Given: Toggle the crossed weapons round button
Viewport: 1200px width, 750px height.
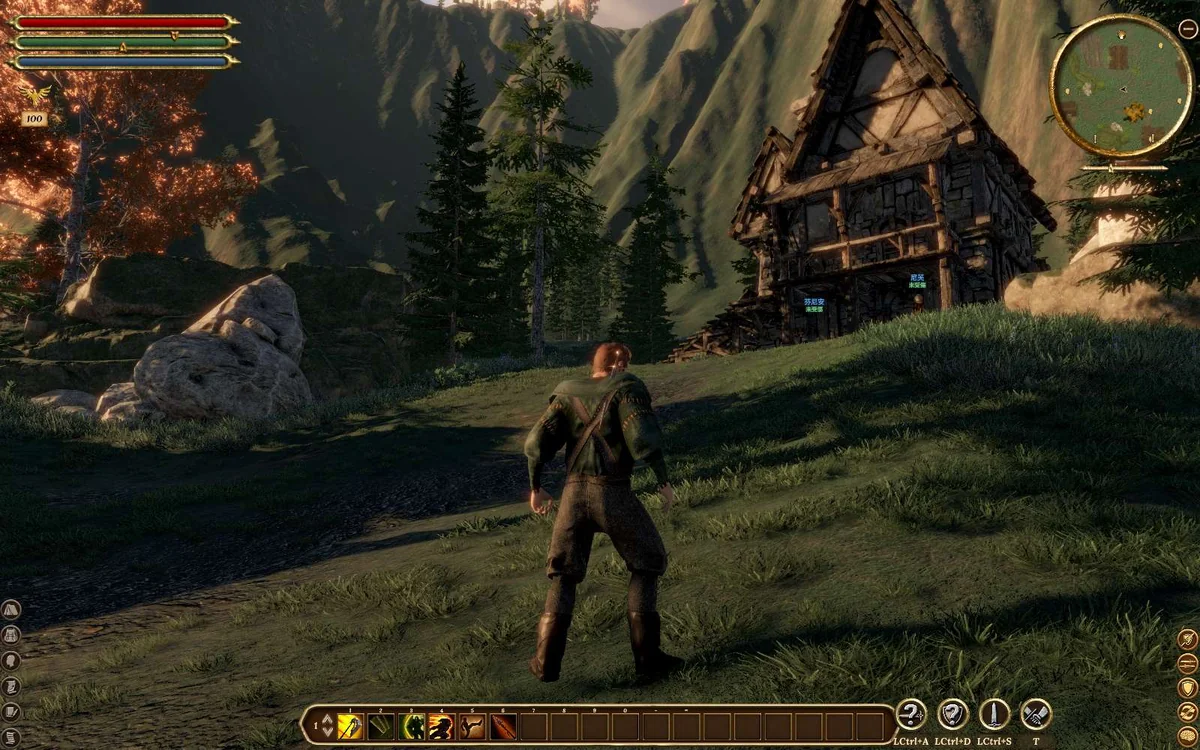Looking at the screenshot, I should tap(1036, 714).
